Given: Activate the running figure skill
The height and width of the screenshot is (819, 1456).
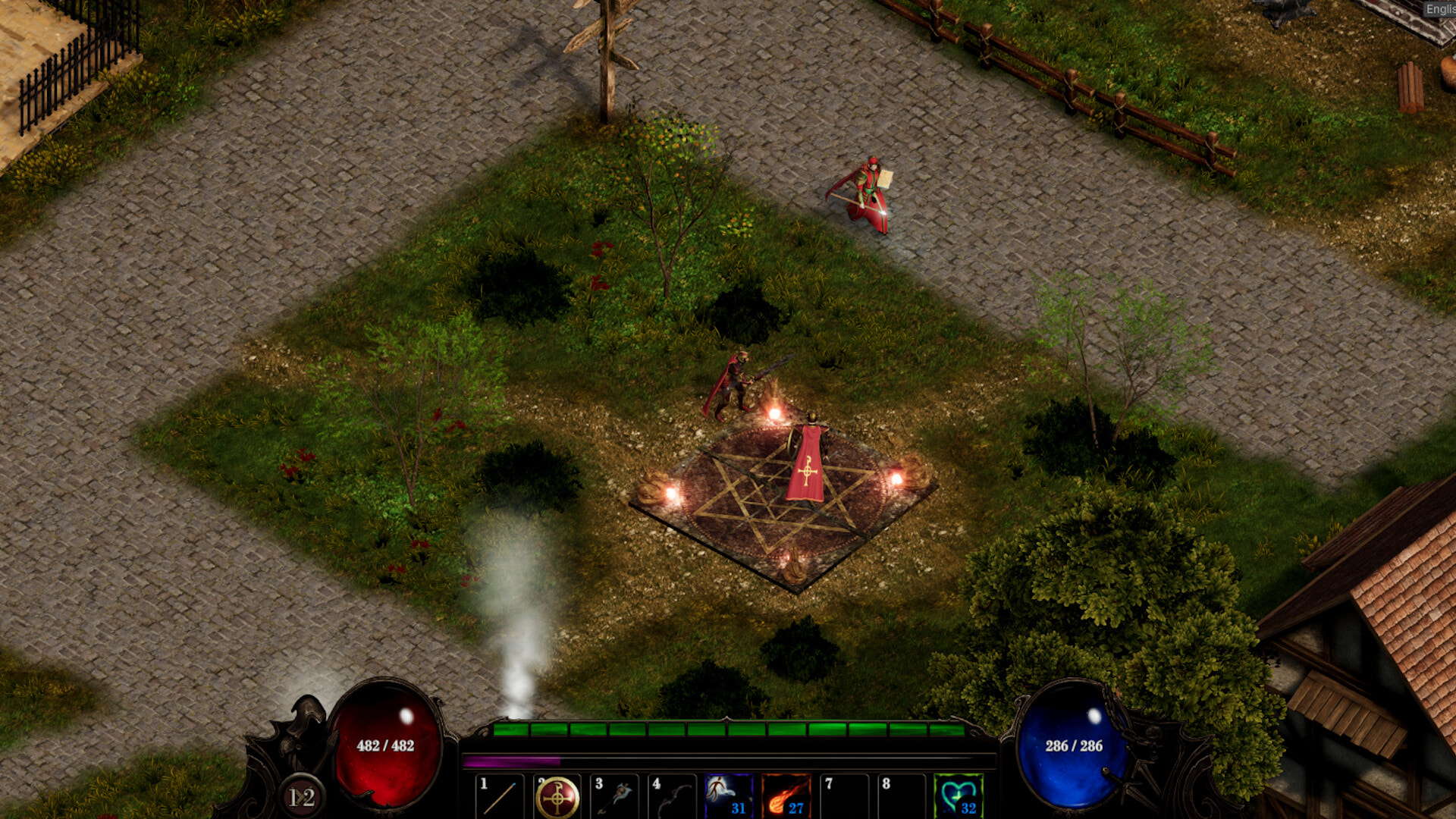Looking at the screenshot, I should (x=729, y=795).
